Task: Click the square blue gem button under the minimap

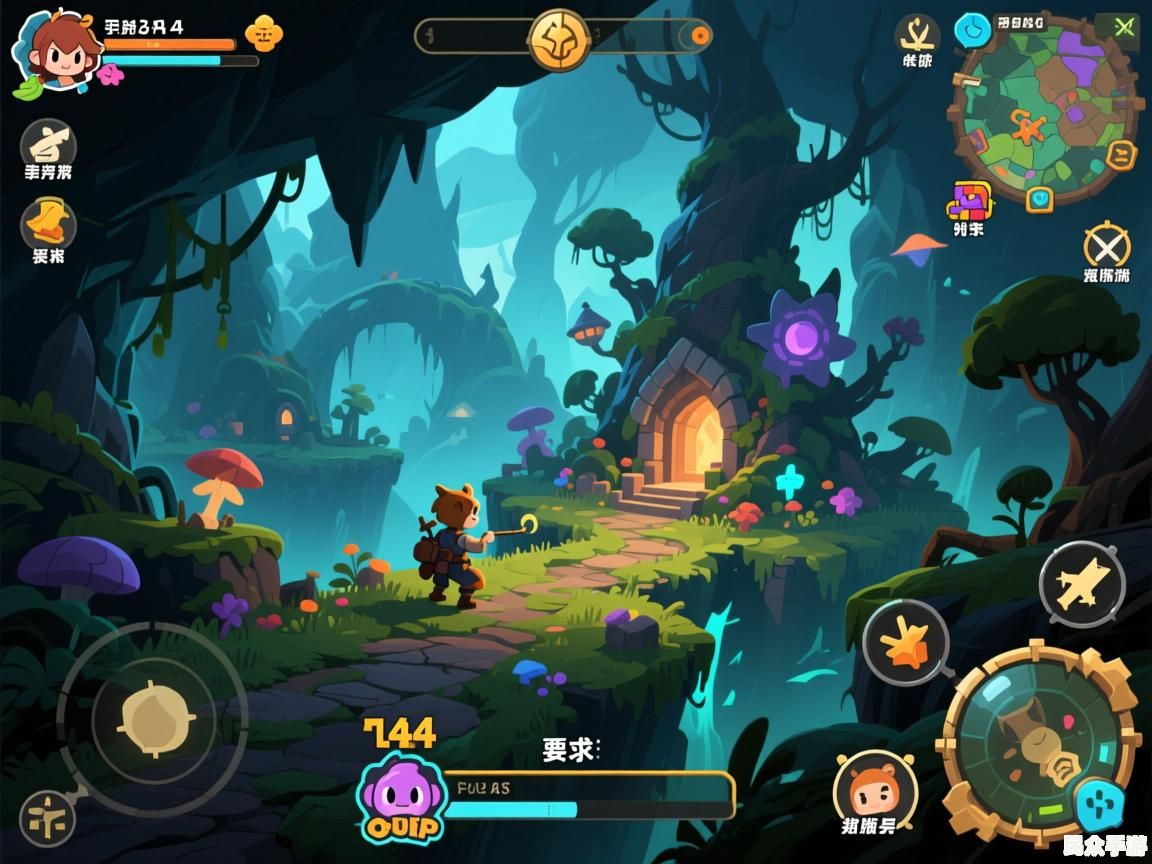Action: tap(1040, 198)
